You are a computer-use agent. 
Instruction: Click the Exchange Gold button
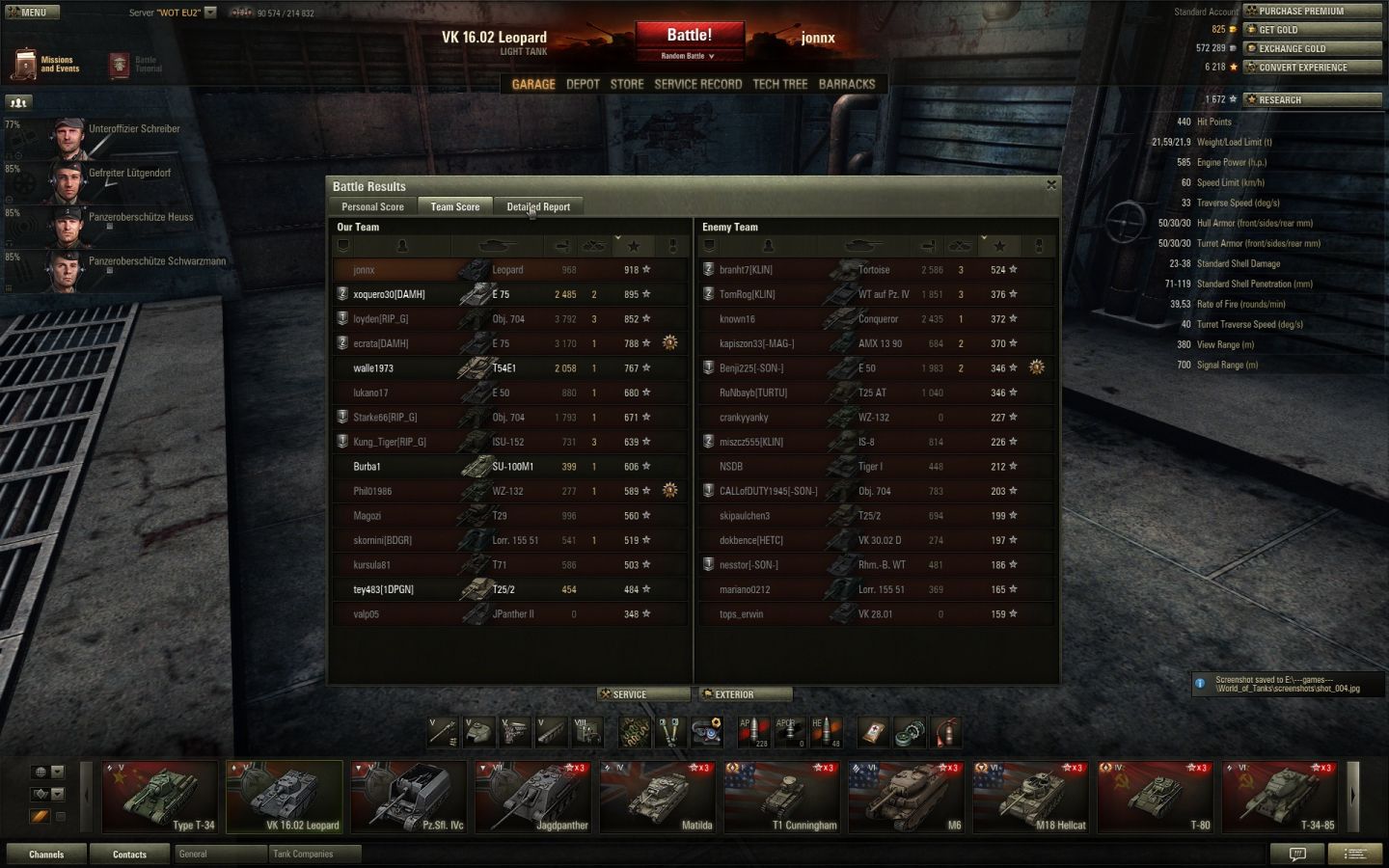click(x=1312, y=48)
